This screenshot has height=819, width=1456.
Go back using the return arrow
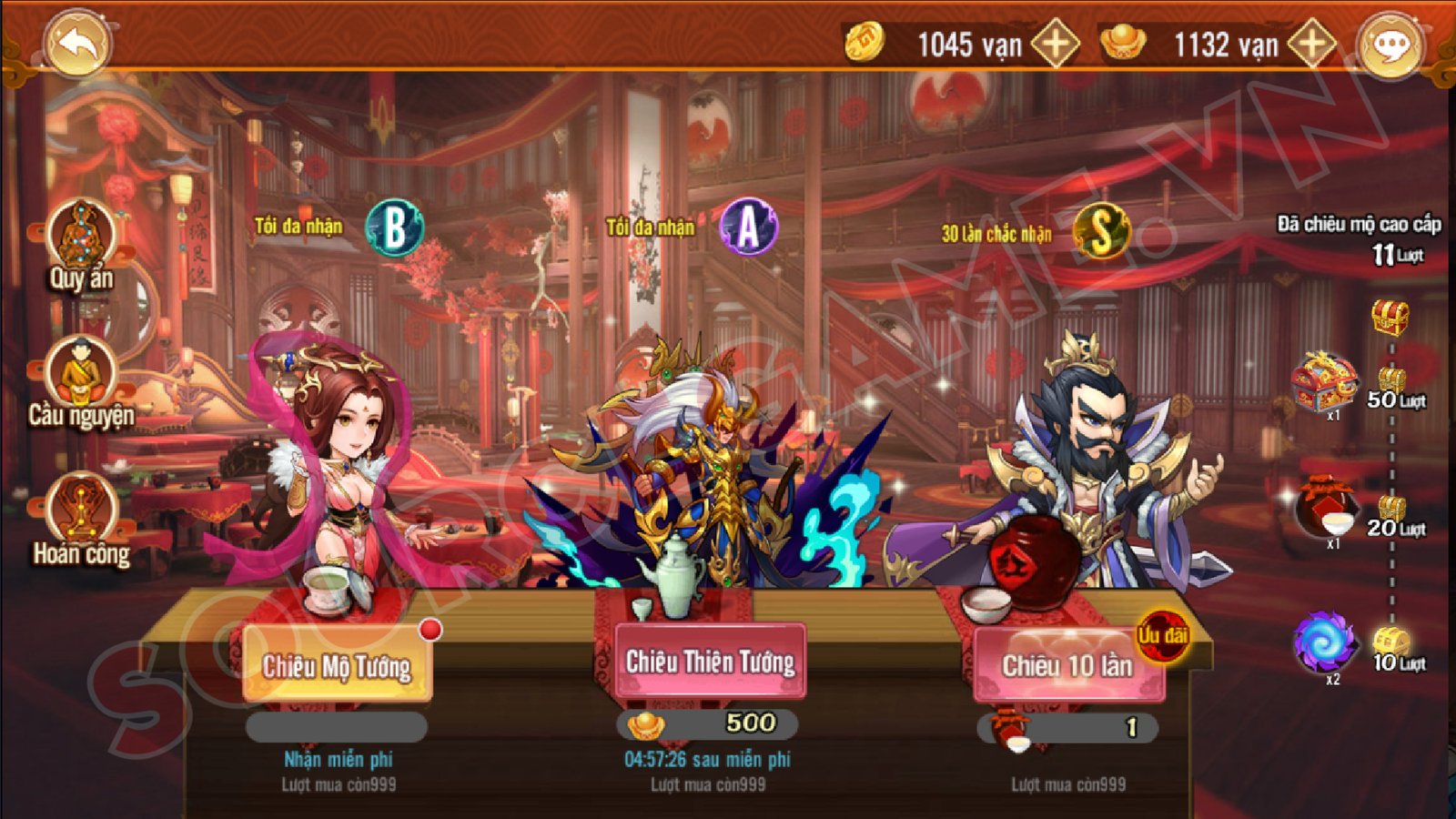76,44
